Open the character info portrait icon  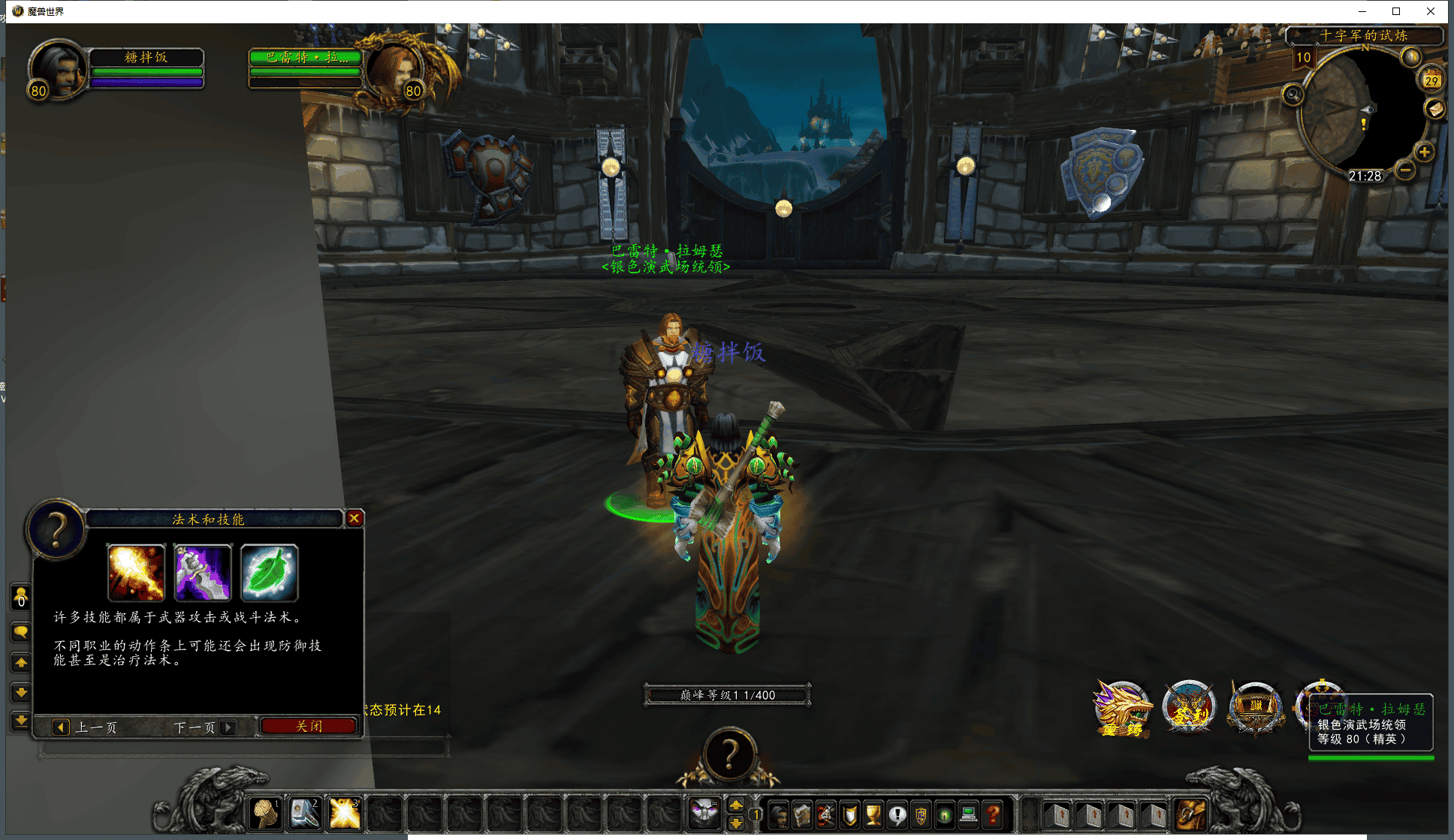pos(778,814)
